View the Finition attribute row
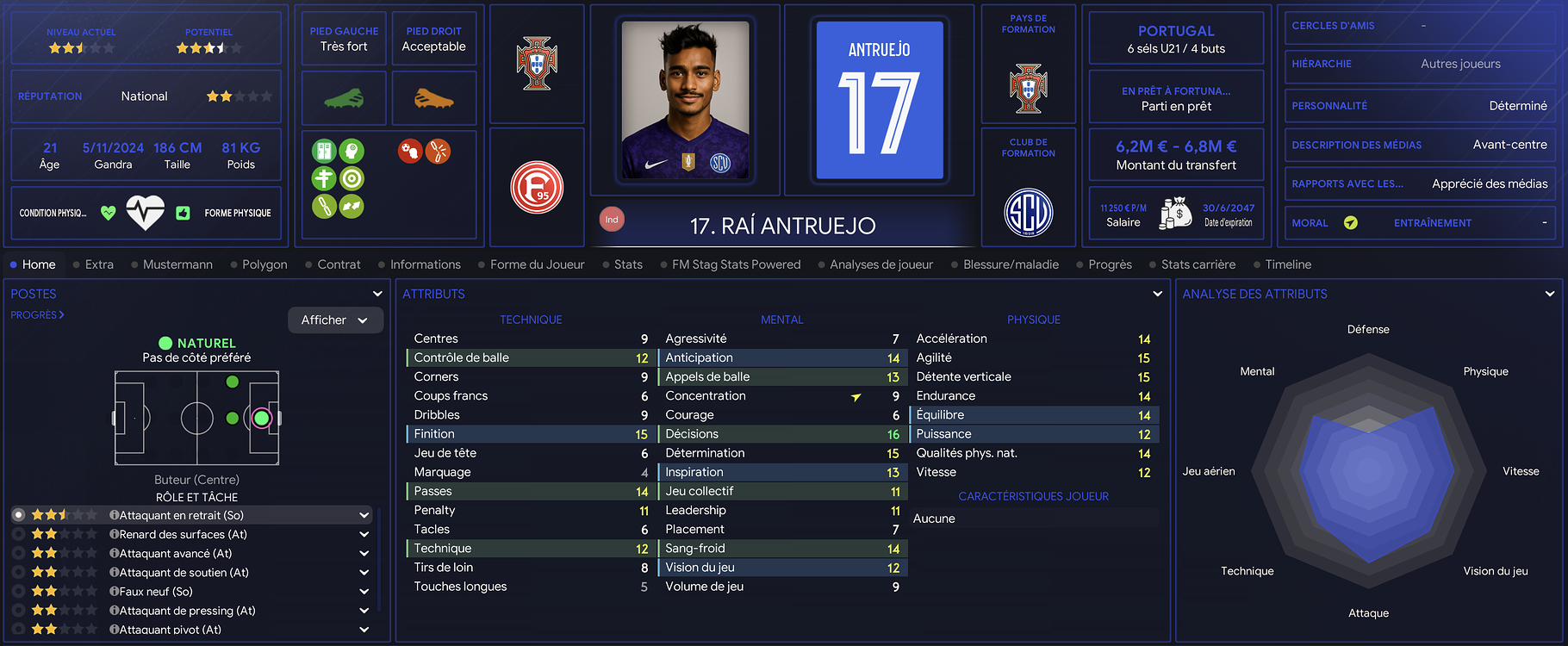Viewport: 1568px width, 646px height. (x=527, y=434)
